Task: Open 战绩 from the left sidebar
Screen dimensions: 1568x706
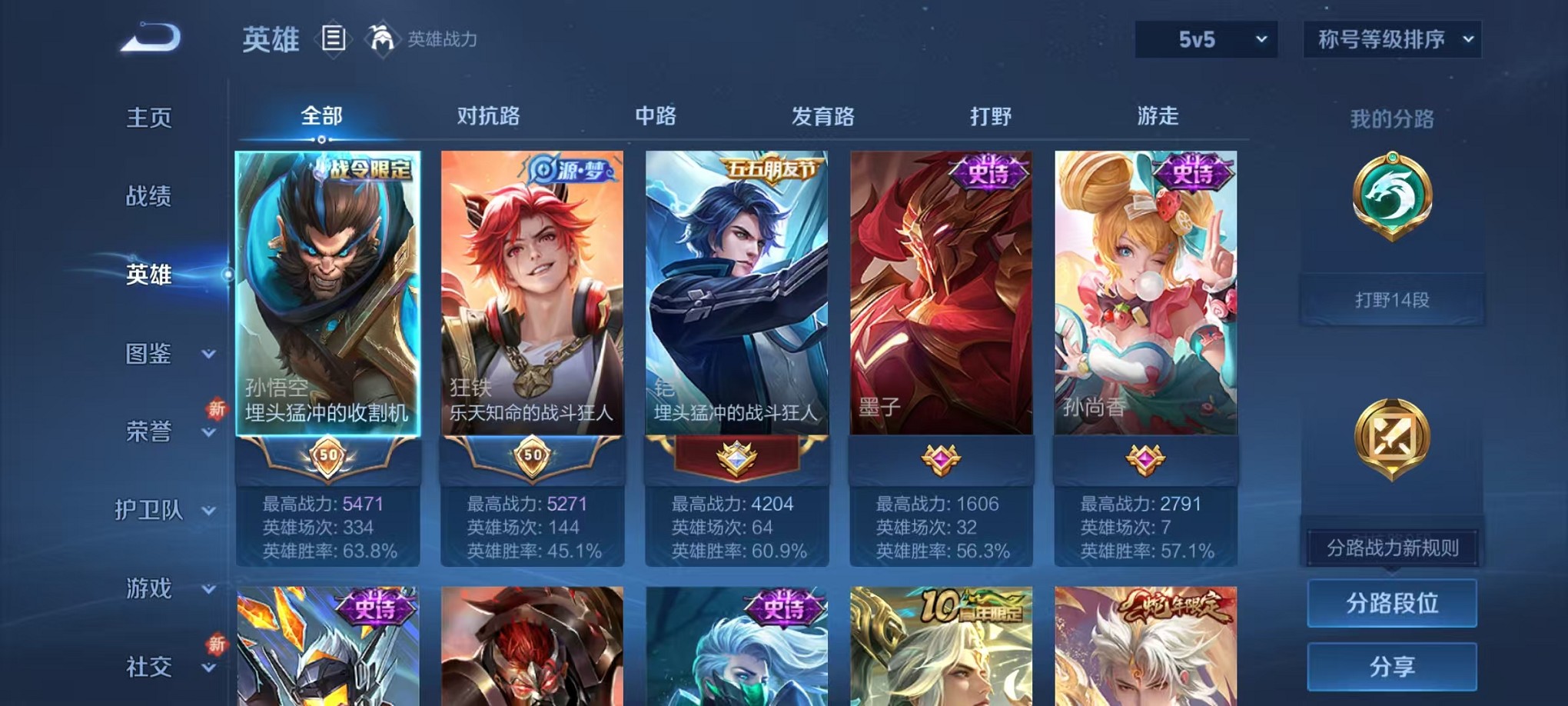Action: [149, 197]
